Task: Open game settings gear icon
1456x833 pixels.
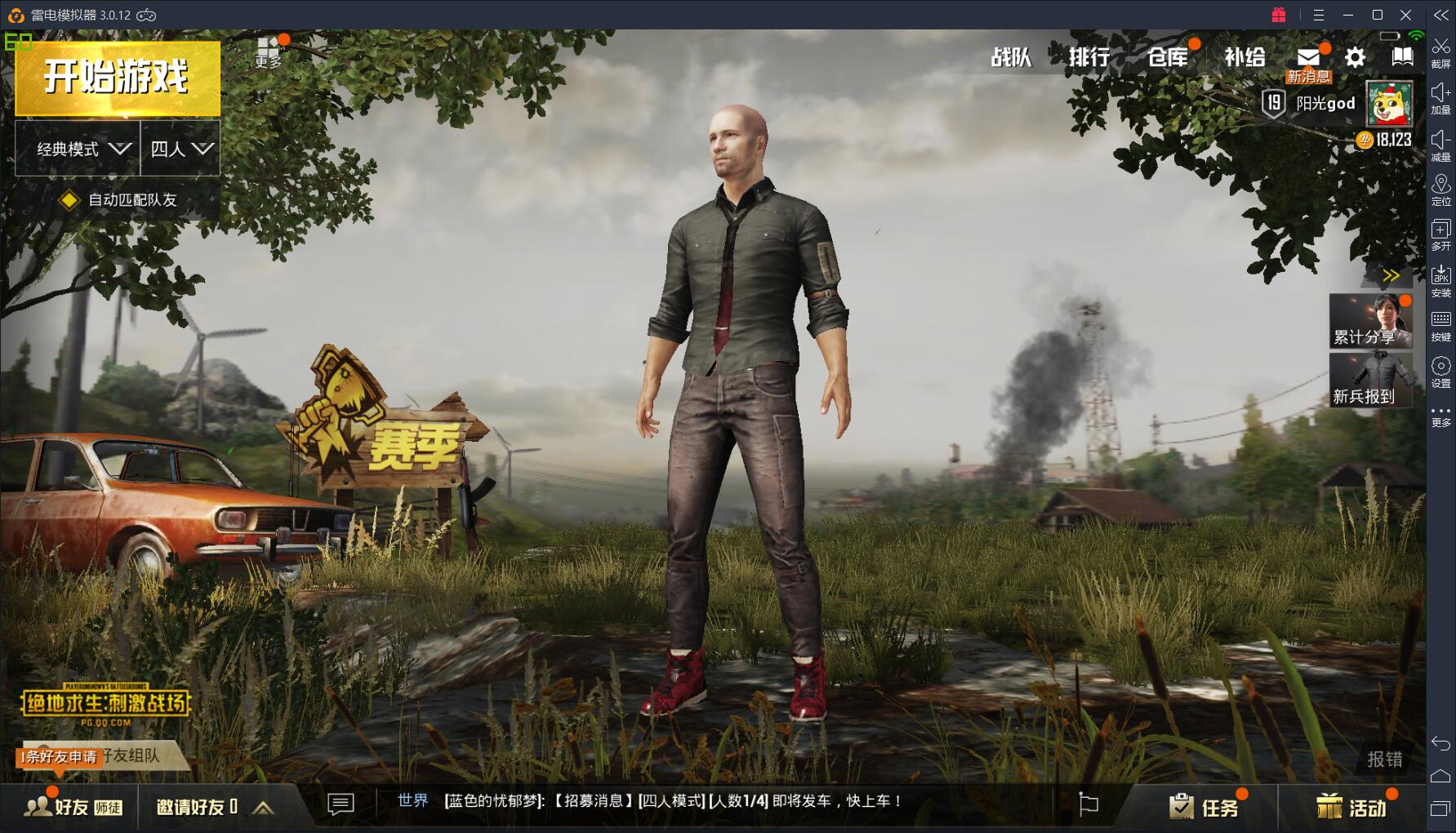Action: 1355,57
